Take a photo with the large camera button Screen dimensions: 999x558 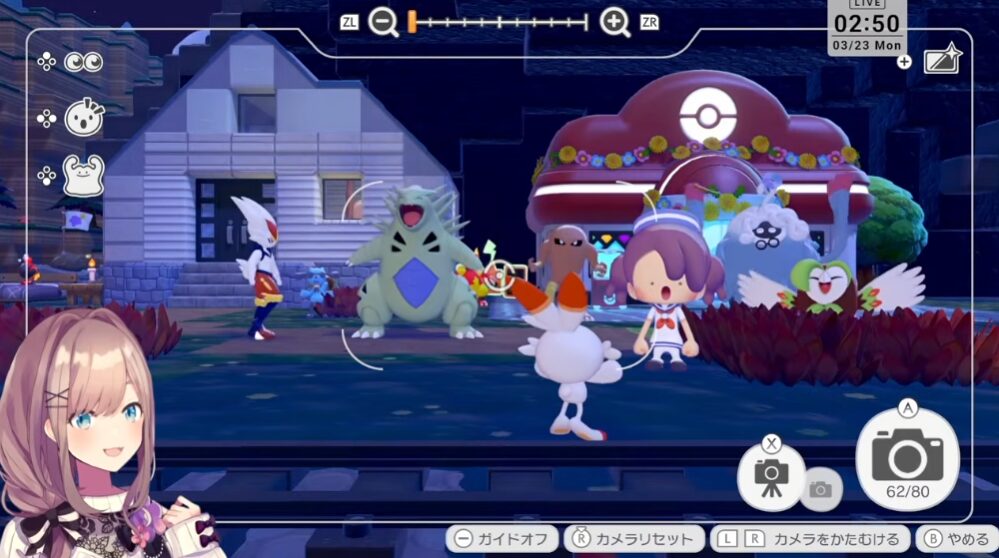click(x=907, y=459)
